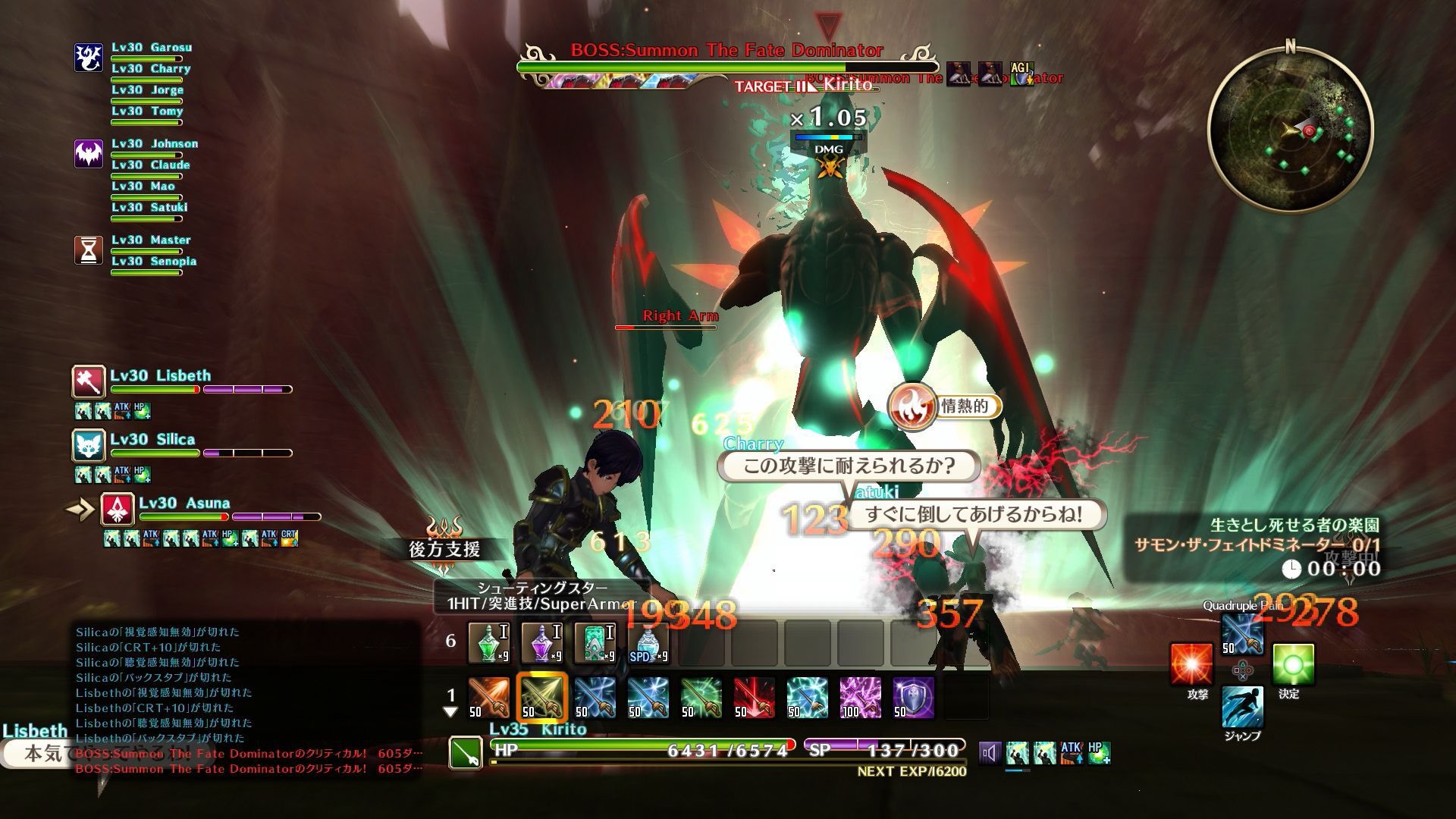Choose Asuna's red portrait in the party list
This screenshot has height=819, width=1456.
[118, 509]
